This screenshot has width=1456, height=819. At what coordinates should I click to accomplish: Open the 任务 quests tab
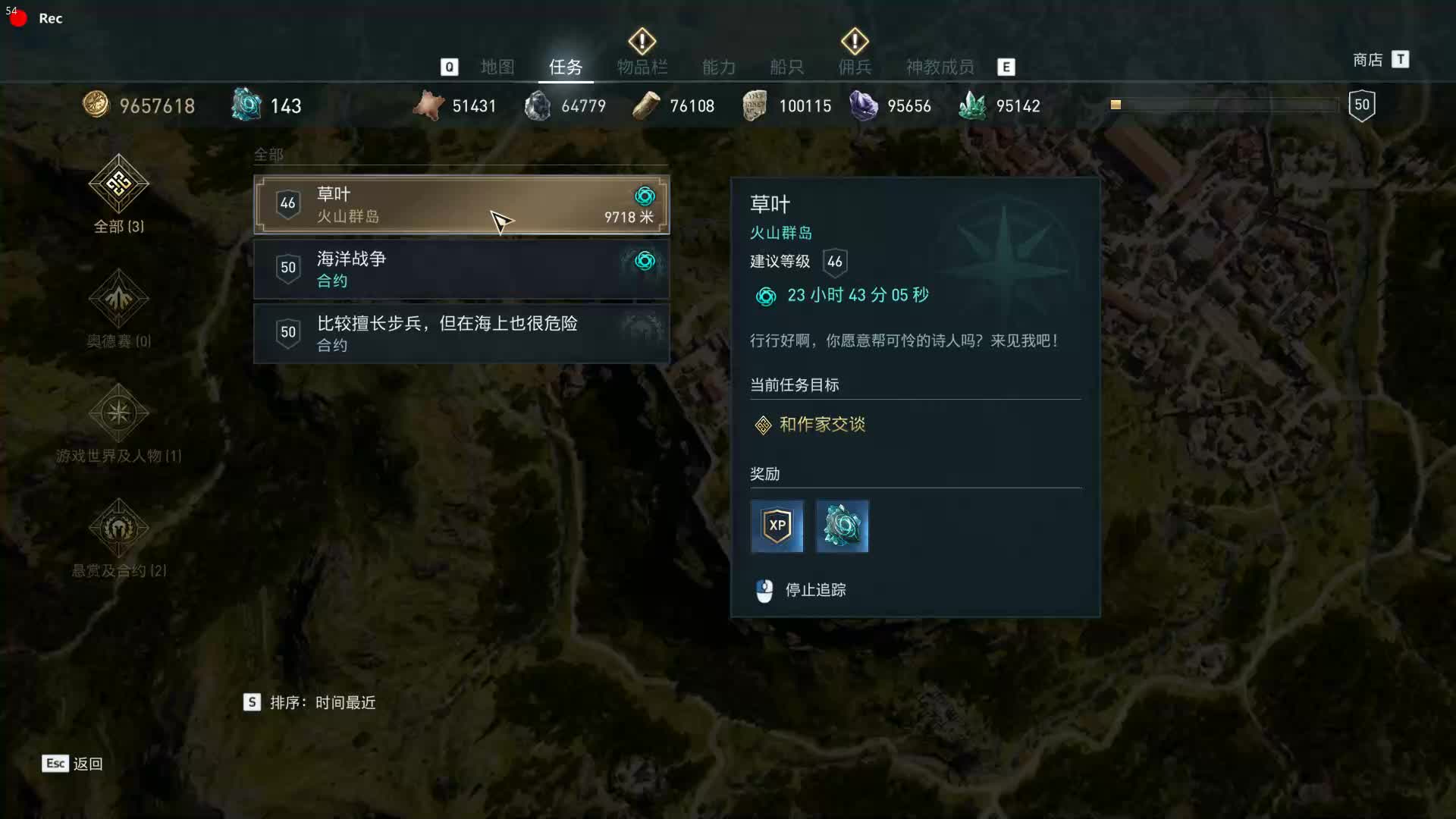(566, 67)
